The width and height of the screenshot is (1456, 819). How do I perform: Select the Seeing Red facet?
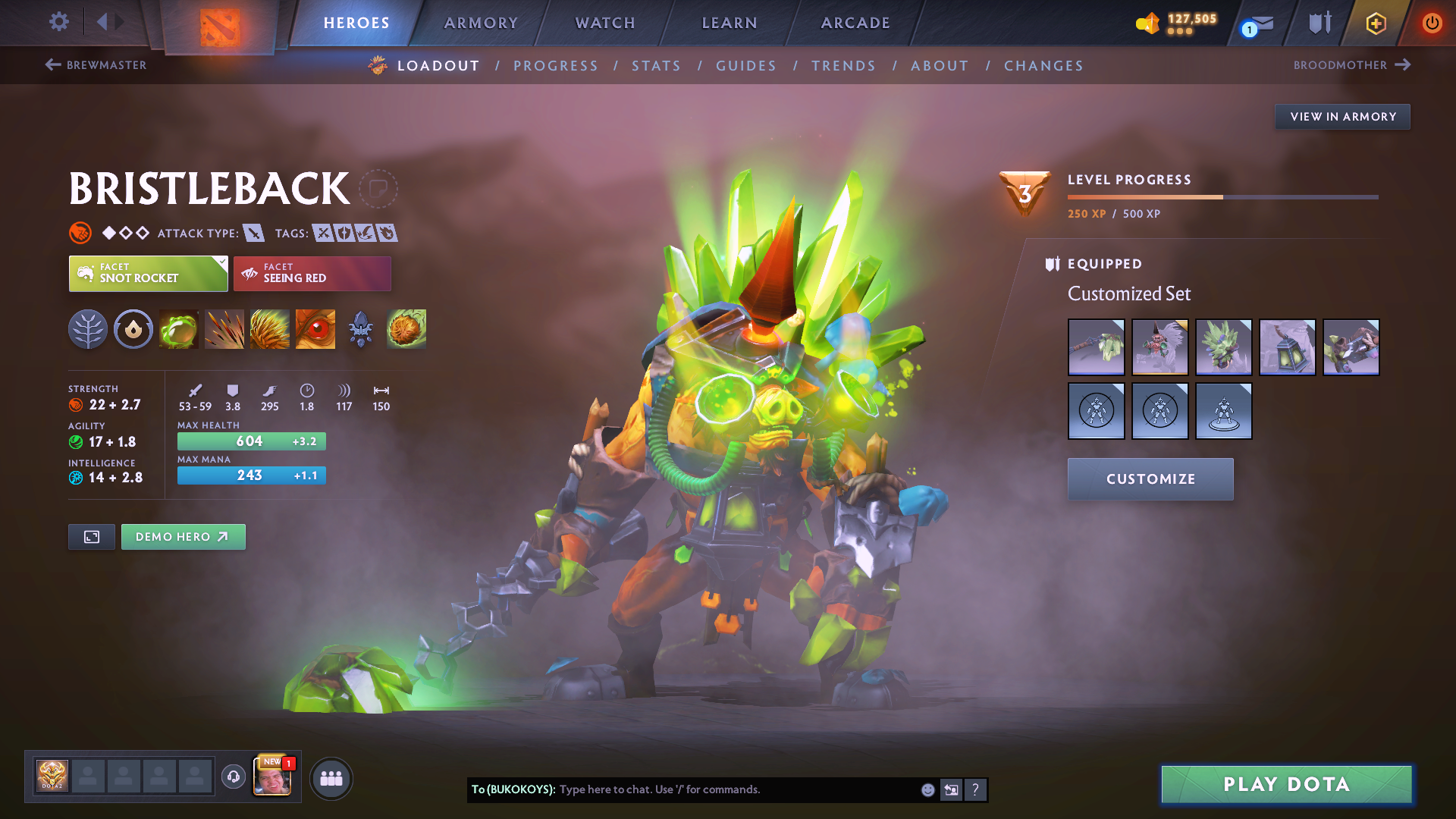pos(312,274)
